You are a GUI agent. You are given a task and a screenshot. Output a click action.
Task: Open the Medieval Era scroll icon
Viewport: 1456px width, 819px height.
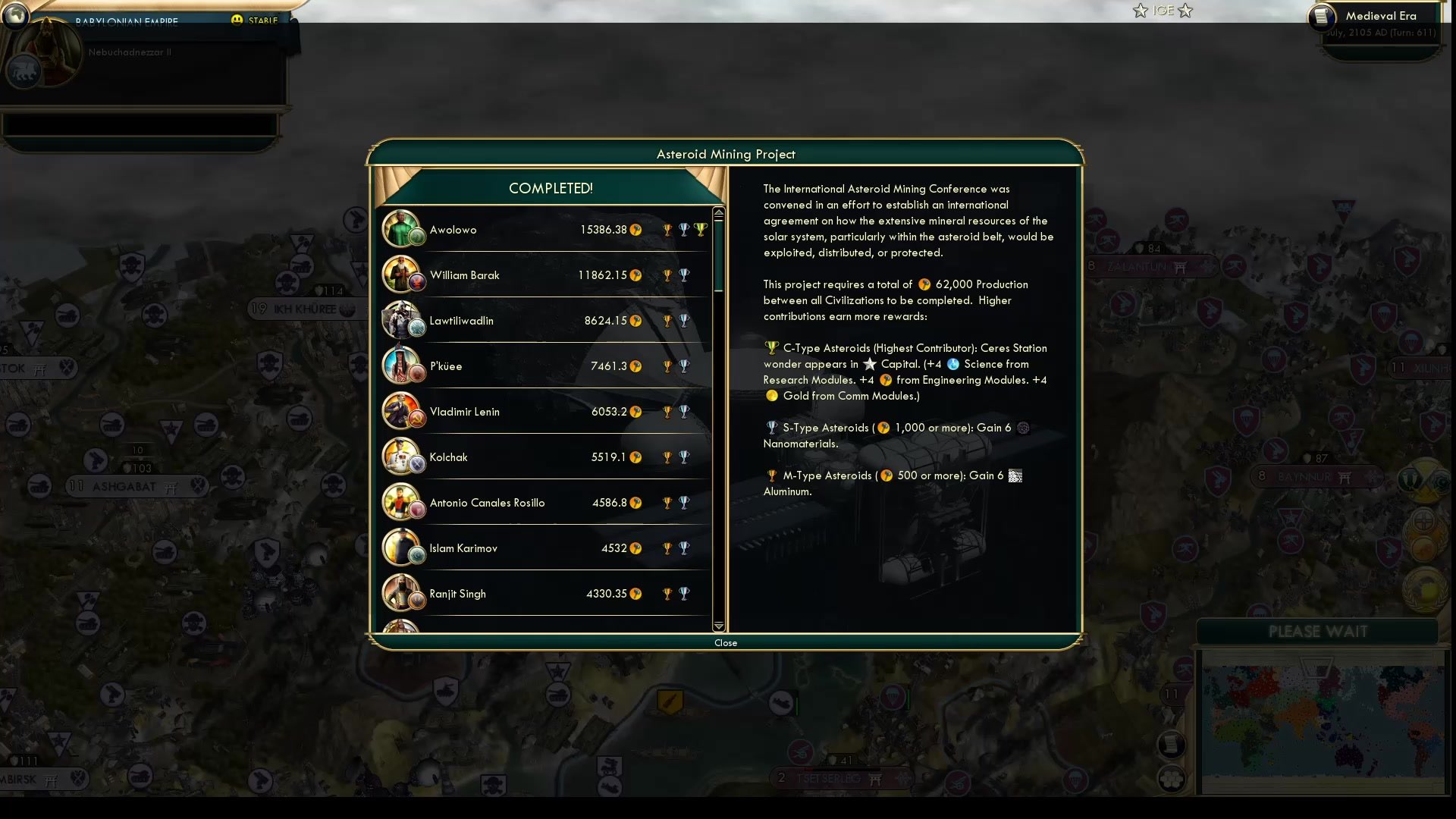pos(1322,17)
